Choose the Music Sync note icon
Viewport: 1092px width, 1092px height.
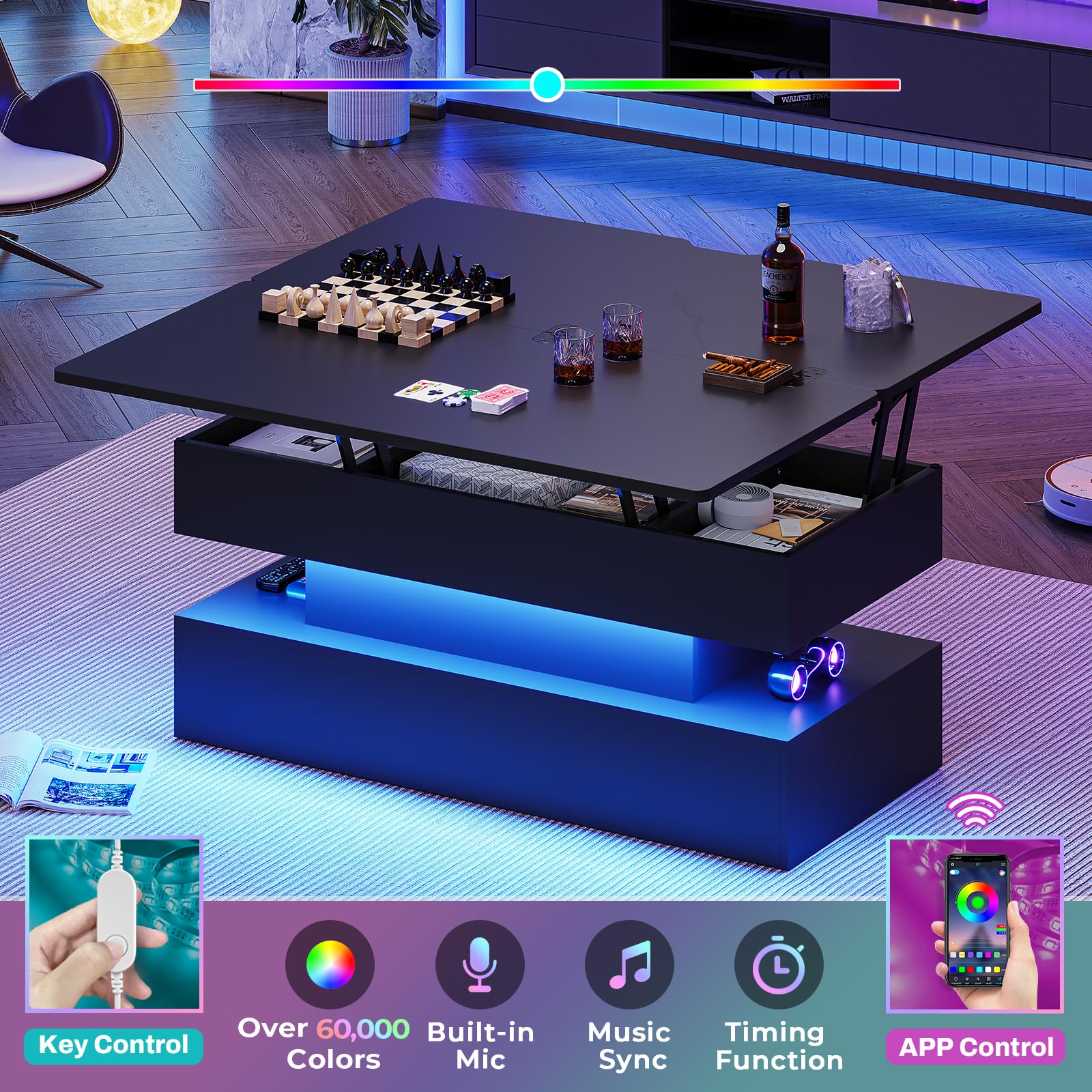point(629,964)
